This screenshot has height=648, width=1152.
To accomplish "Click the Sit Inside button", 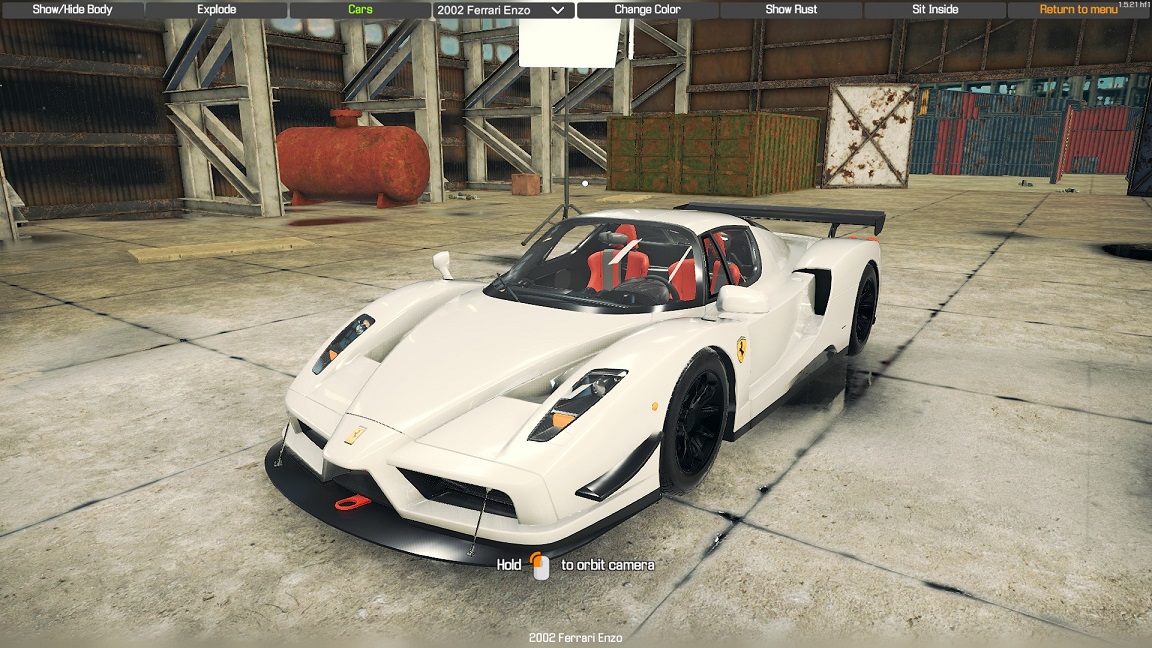I will point(935,10).
